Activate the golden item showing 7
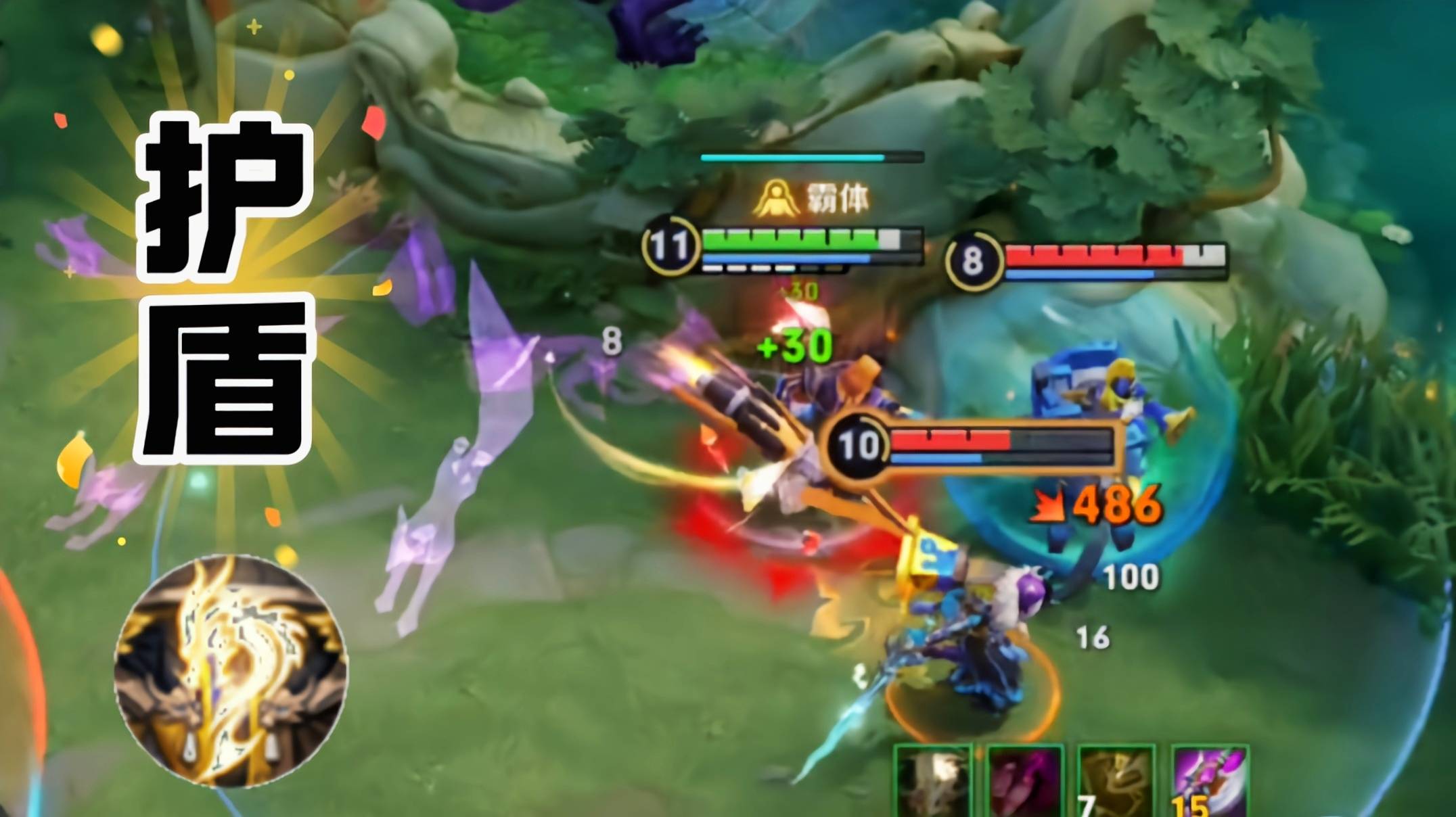The height and width of the screenshot is (817, 1456). 1116,783
